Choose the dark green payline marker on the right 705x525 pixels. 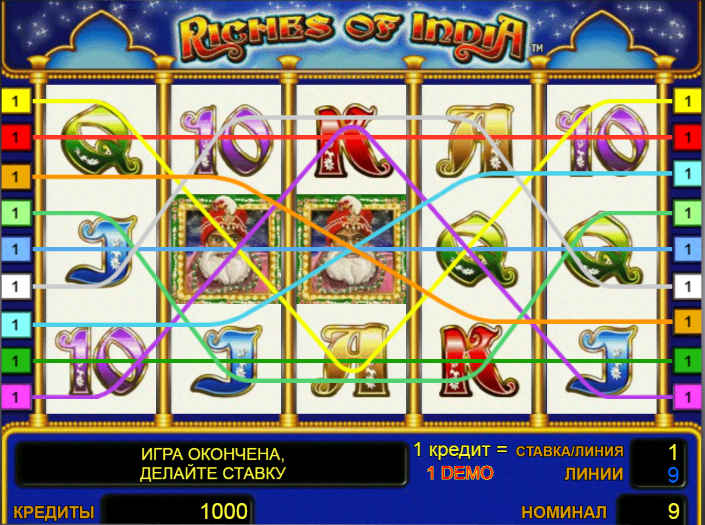pyautogui.click(x=688, y=359)
